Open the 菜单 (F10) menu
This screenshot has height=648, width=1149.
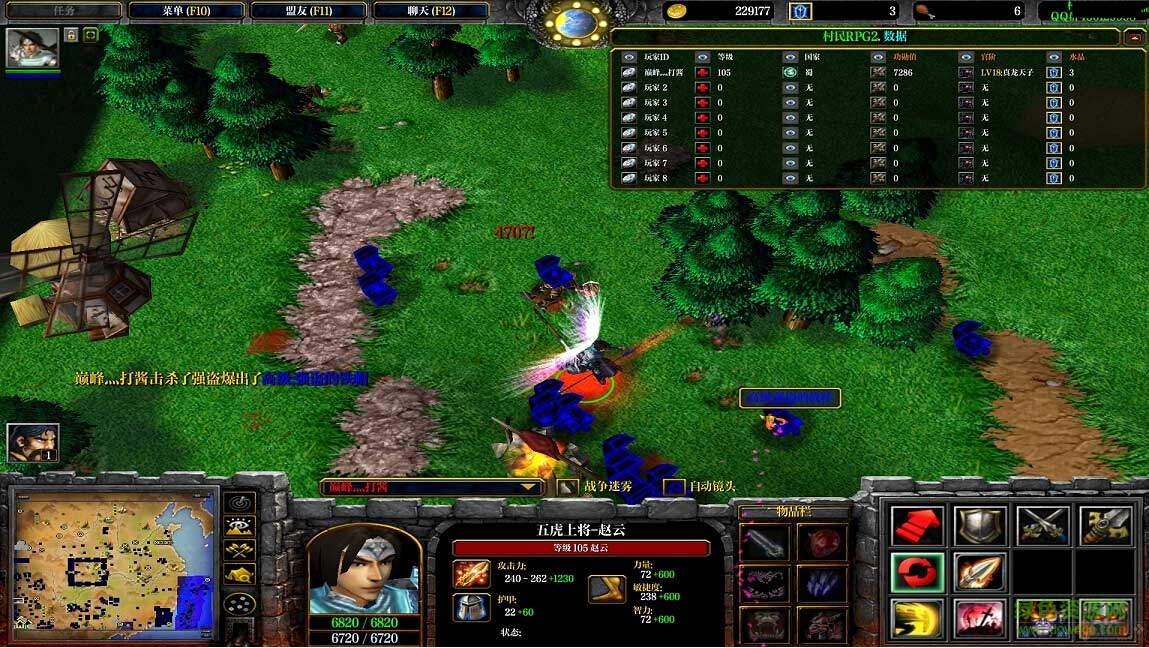tap(186, 11)
